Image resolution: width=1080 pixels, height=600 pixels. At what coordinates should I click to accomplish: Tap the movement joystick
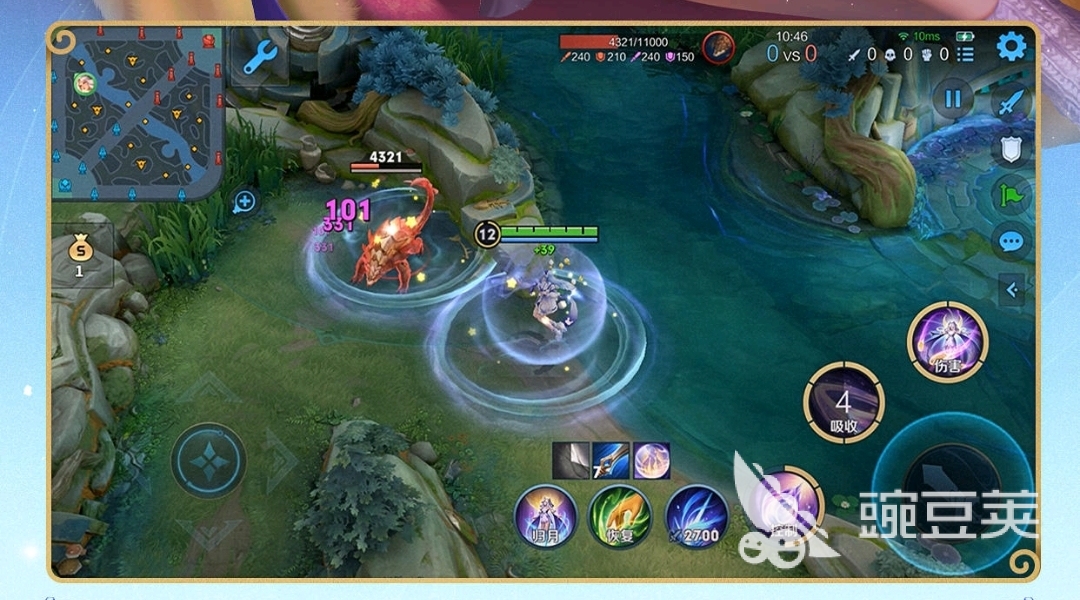point(208,462)
